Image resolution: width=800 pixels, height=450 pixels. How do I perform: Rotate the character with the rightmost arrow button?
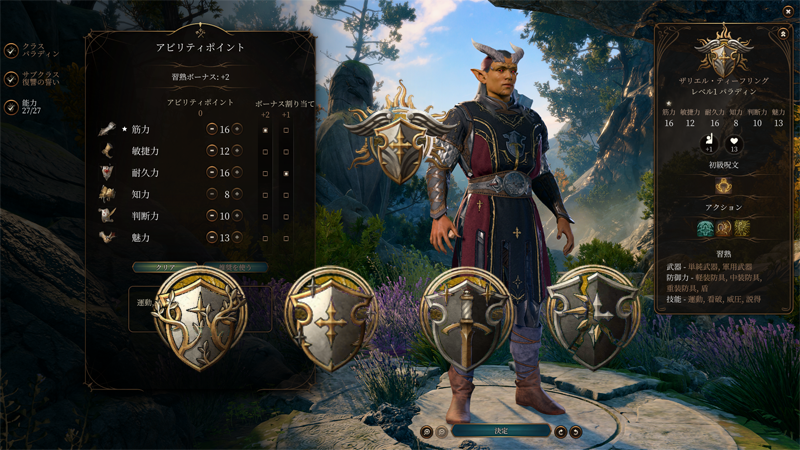pyautogui.click(x=576, y=432)
